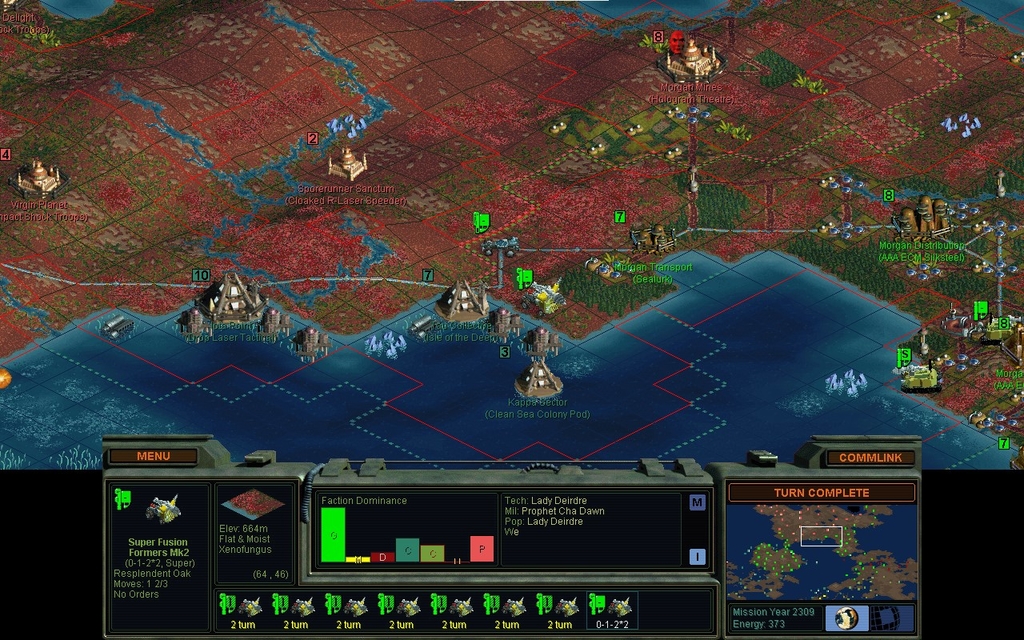Image resolution: width=1024 pixels, height=640 pixels.
Task: Open the MENU button
Action: click(153, 456)
